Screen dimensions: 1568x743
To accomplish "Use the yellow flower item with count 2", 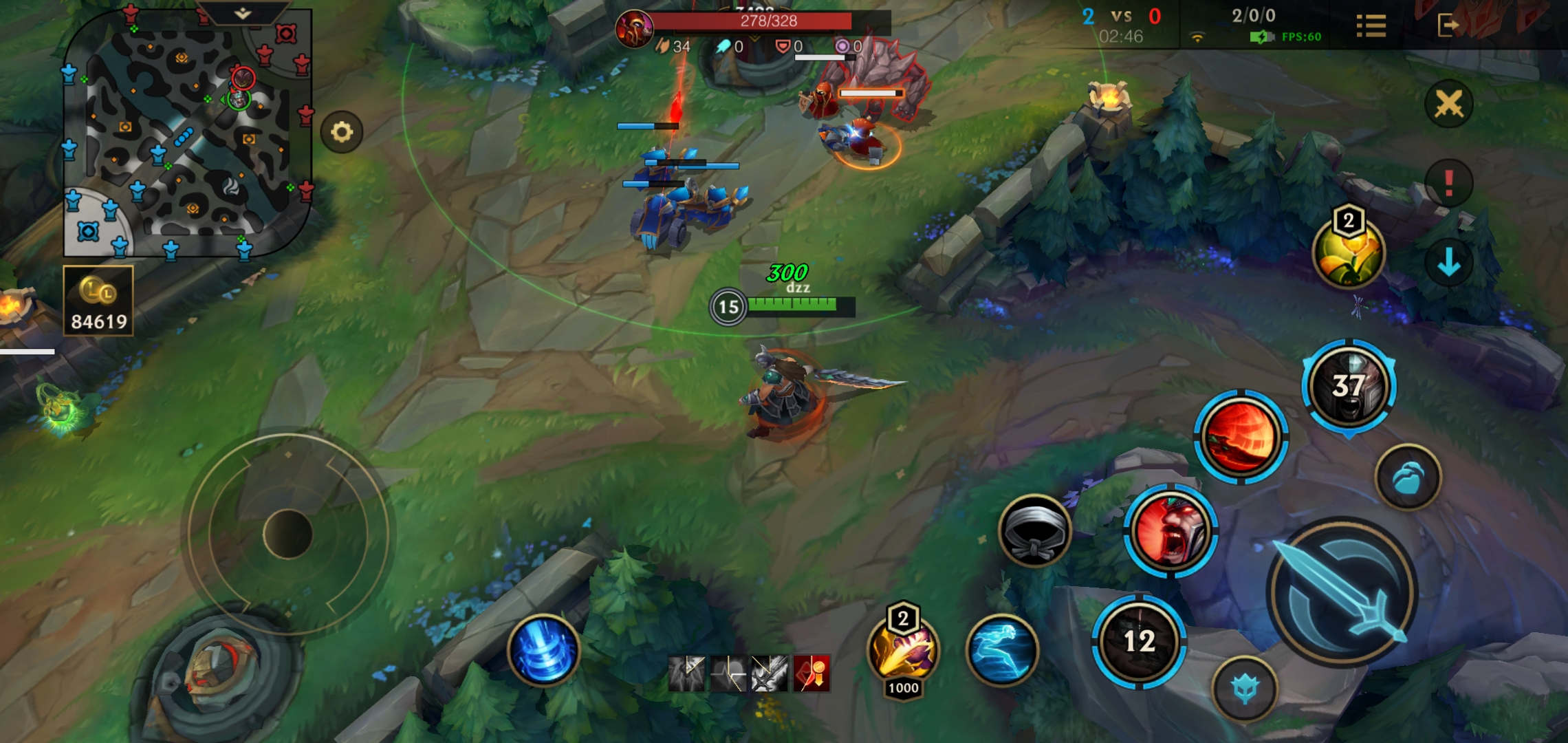I will point(1348,253).
